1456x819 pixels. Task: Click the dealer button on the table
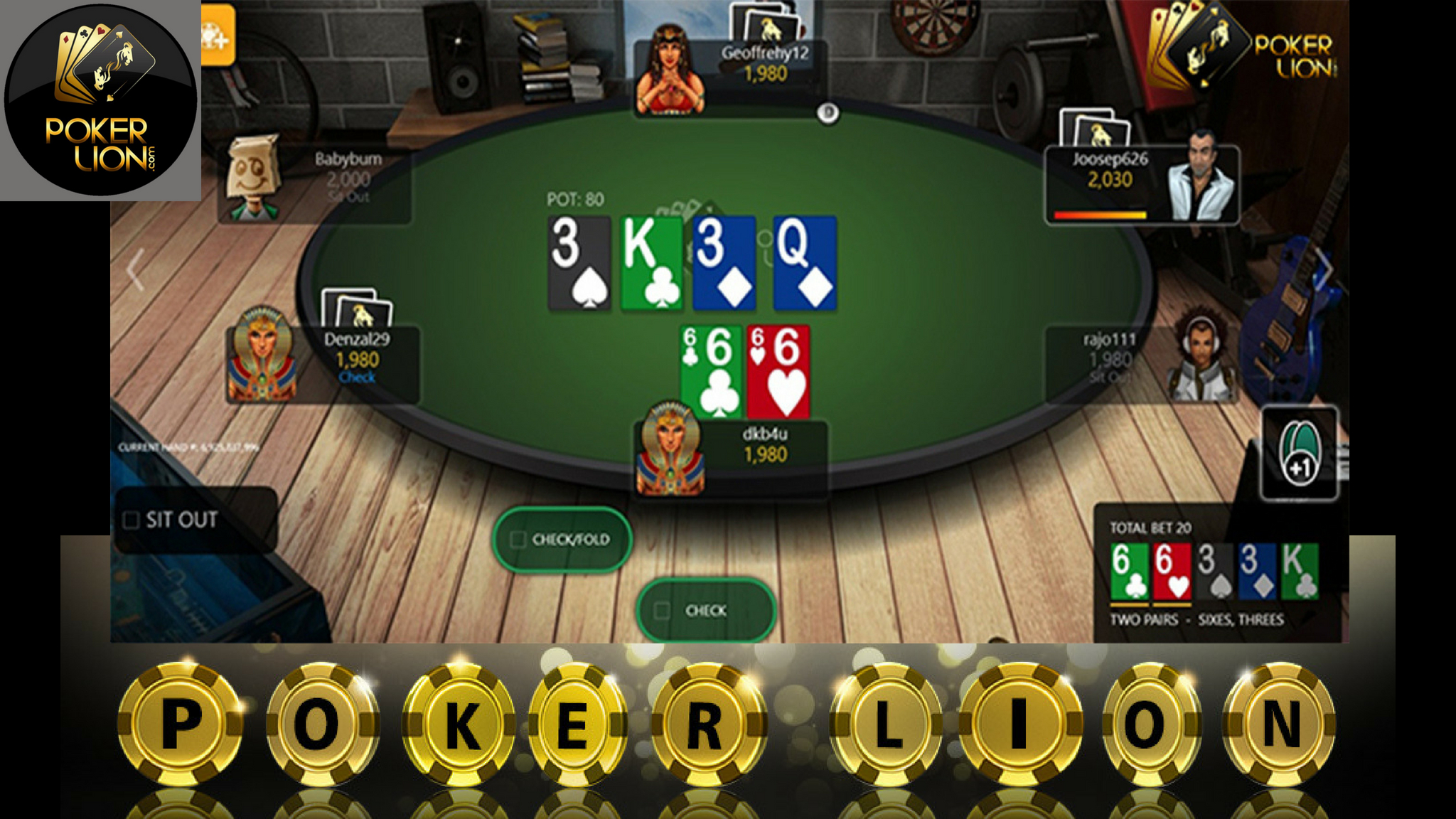pos(828,112)
